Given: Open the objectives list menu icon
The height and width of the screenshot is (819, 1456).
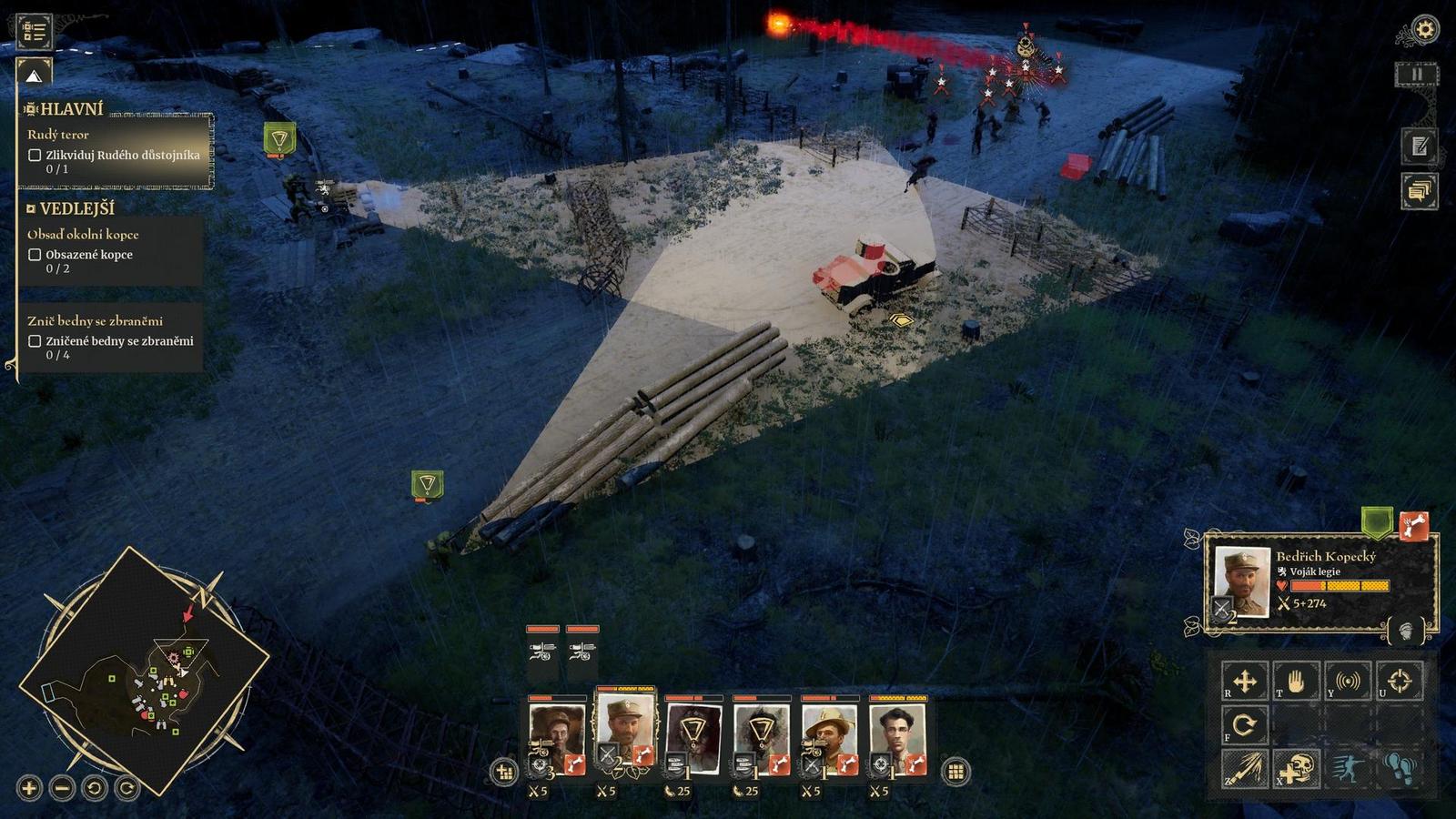Looking at the screenshot, I should coord(35,31).
